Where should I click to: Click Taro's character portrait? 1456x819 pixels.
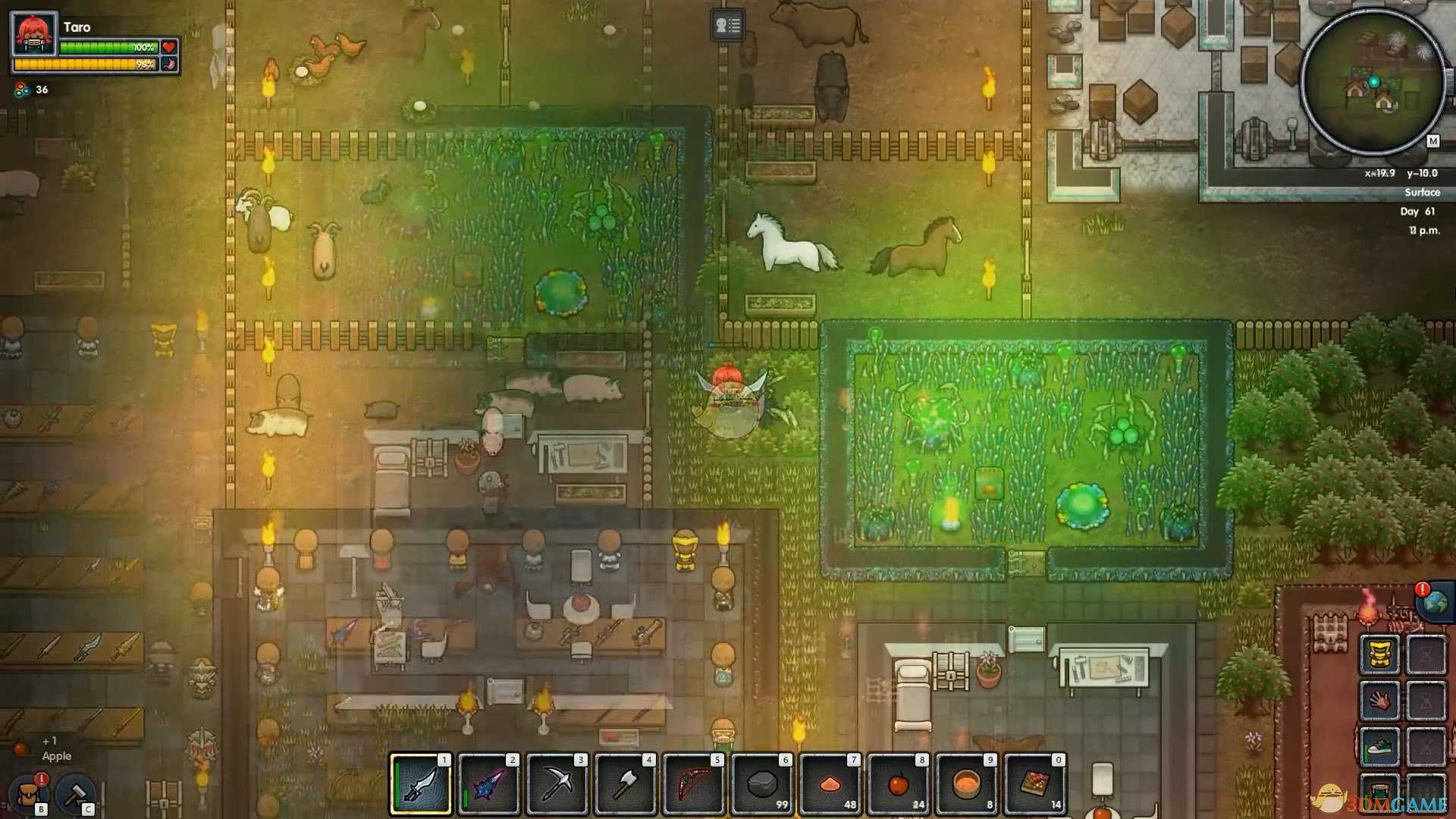[x=35, y=33]
